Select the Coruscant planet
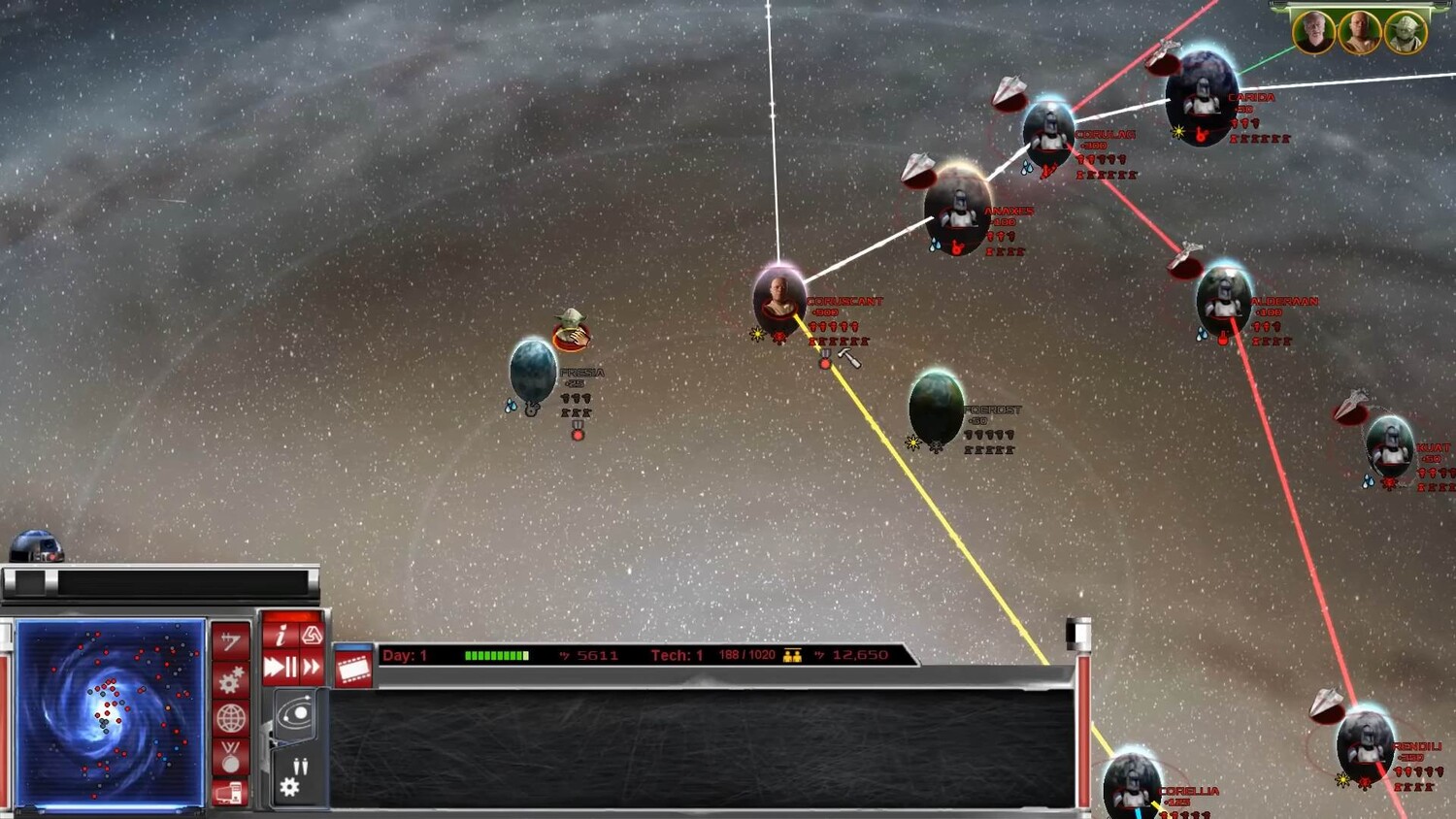The height and width of the screenshot is (819, 1456). (x=778, y=299)
